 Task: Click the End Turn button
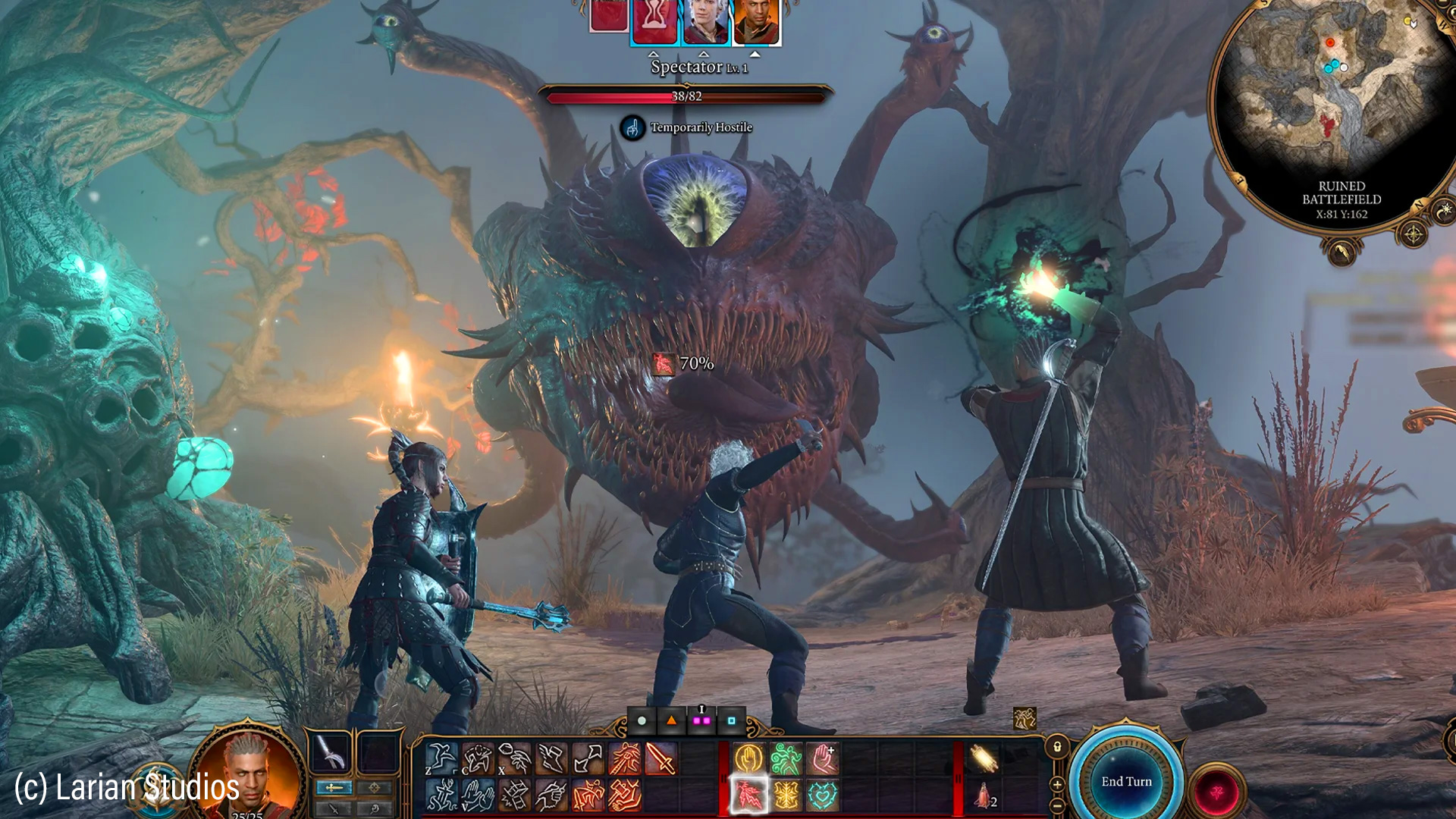pos(1126,781)
